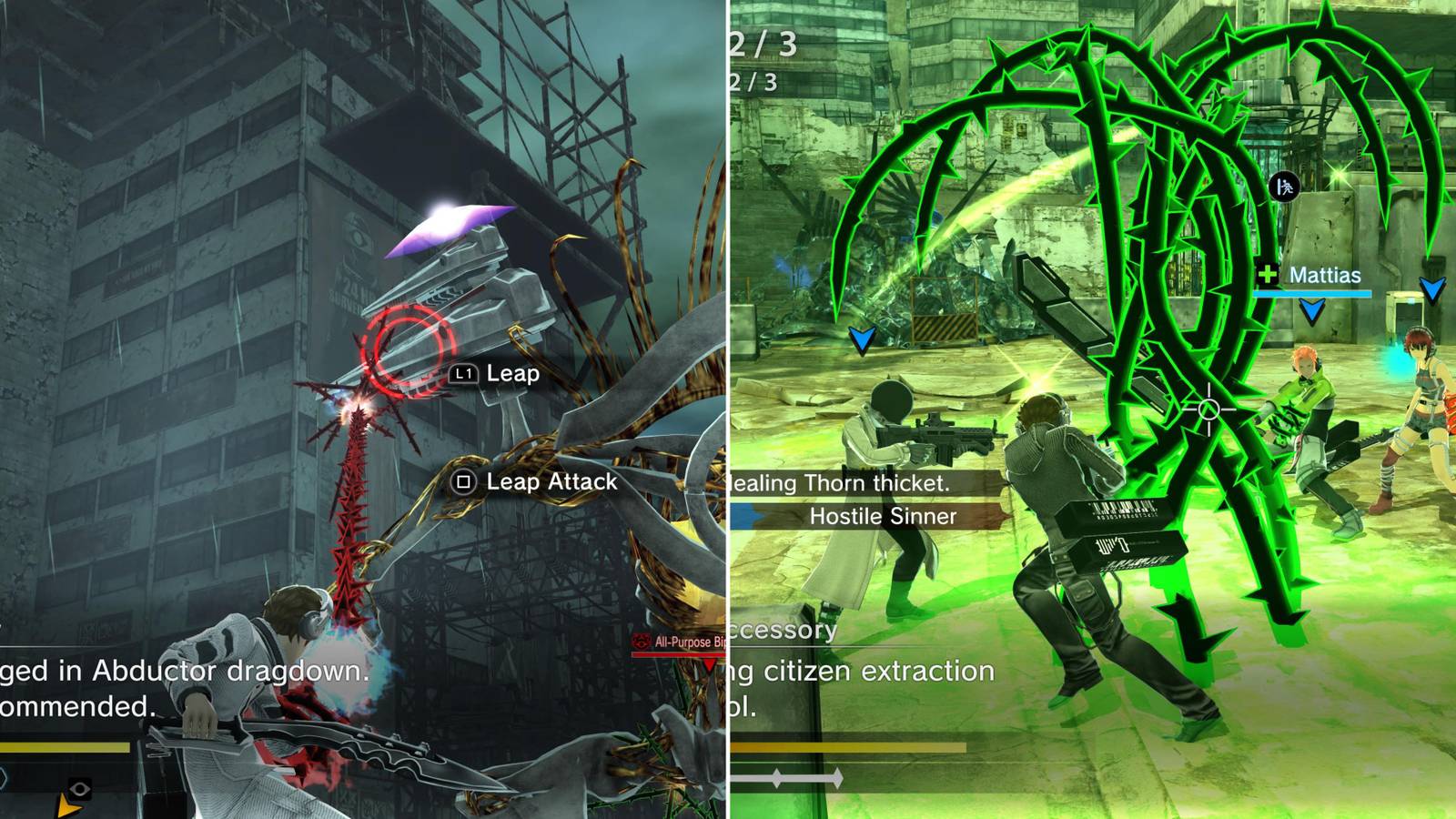Click the green plus healing icon beside Mattias

click(1268, 274)
